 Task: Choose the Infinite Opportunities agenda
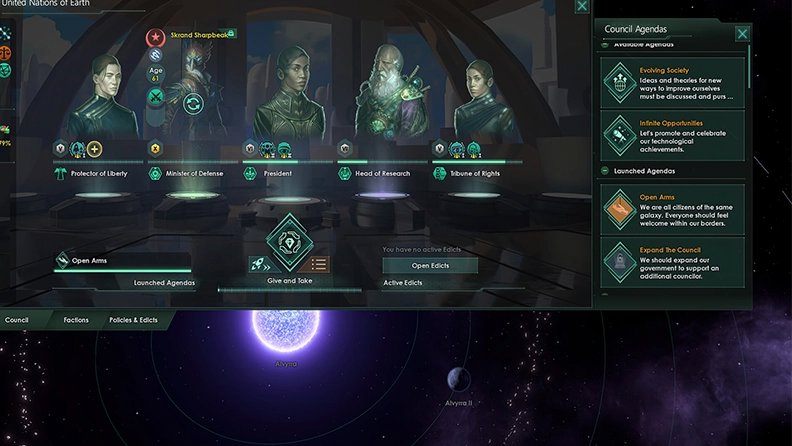(x=673, y=135)
